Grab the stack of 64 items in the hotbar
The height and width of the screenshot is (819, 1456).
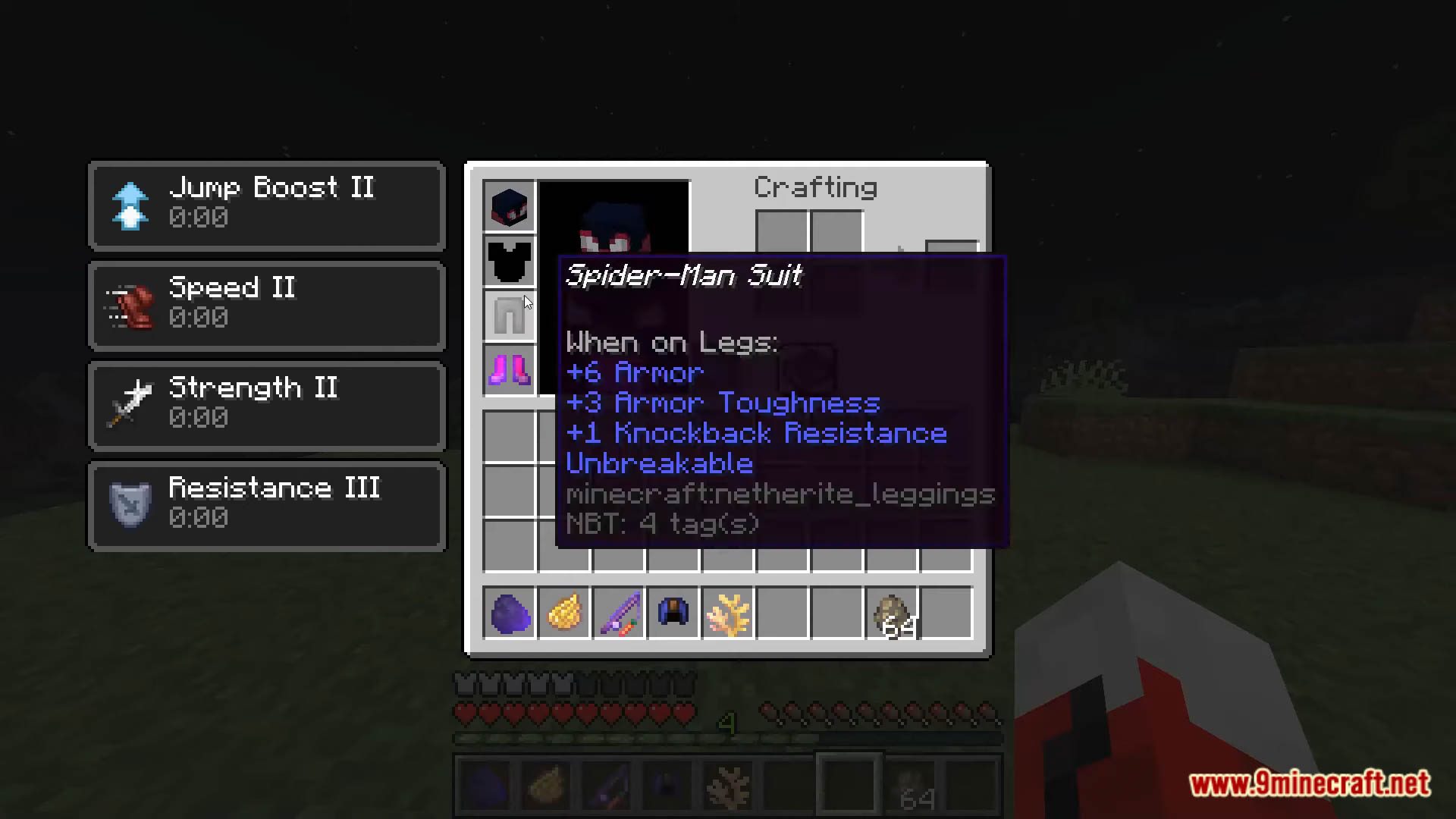point(892,613)
